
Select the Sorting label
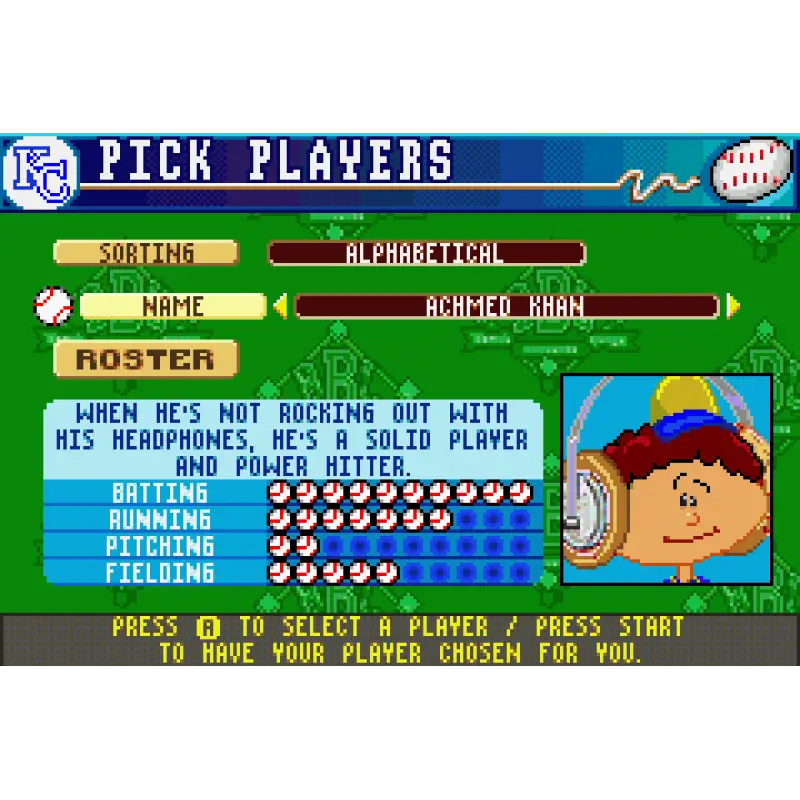coord(146,253)
